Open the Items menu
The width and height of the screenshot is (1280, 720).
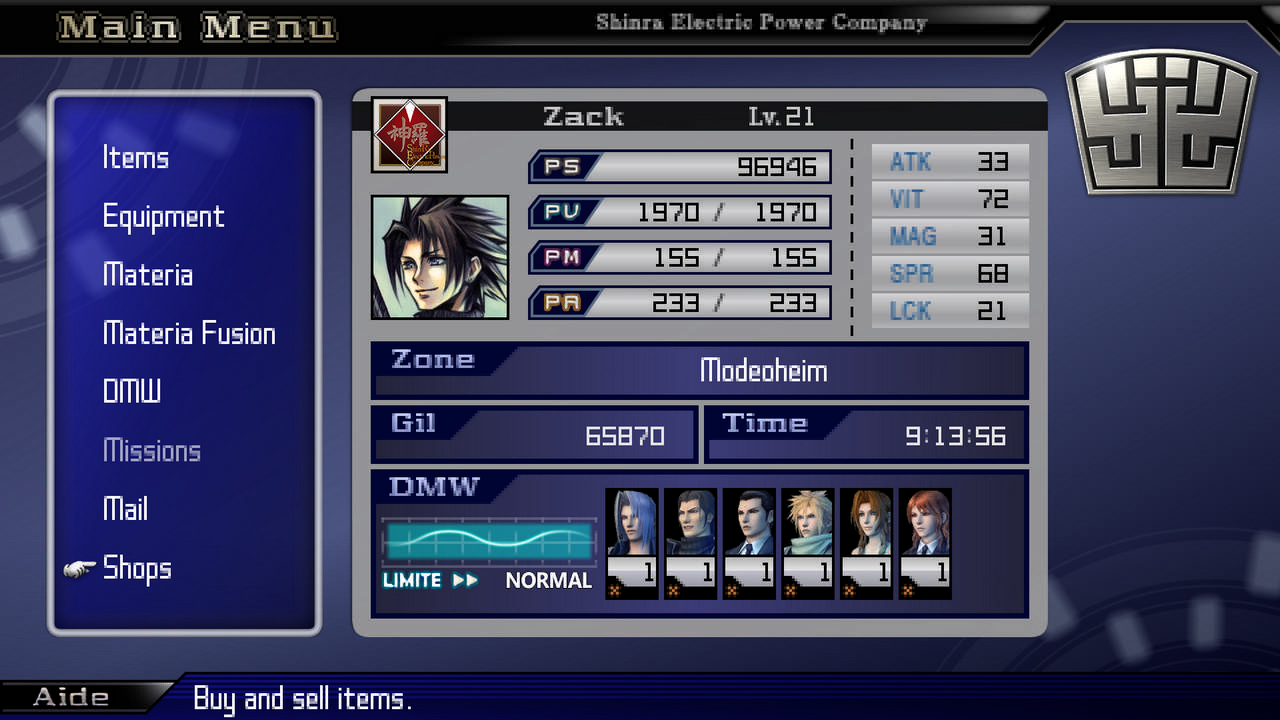(x=135, y=158)
